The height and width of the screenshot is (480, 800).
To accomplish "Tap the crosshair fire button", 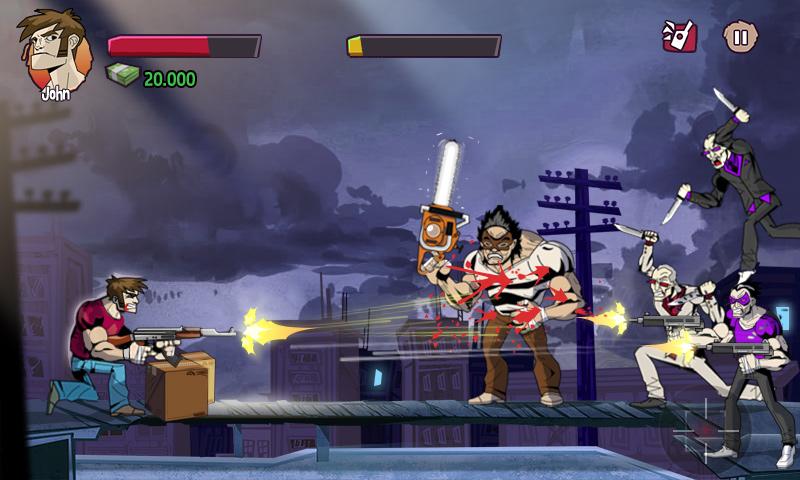I will pos(707,432).
